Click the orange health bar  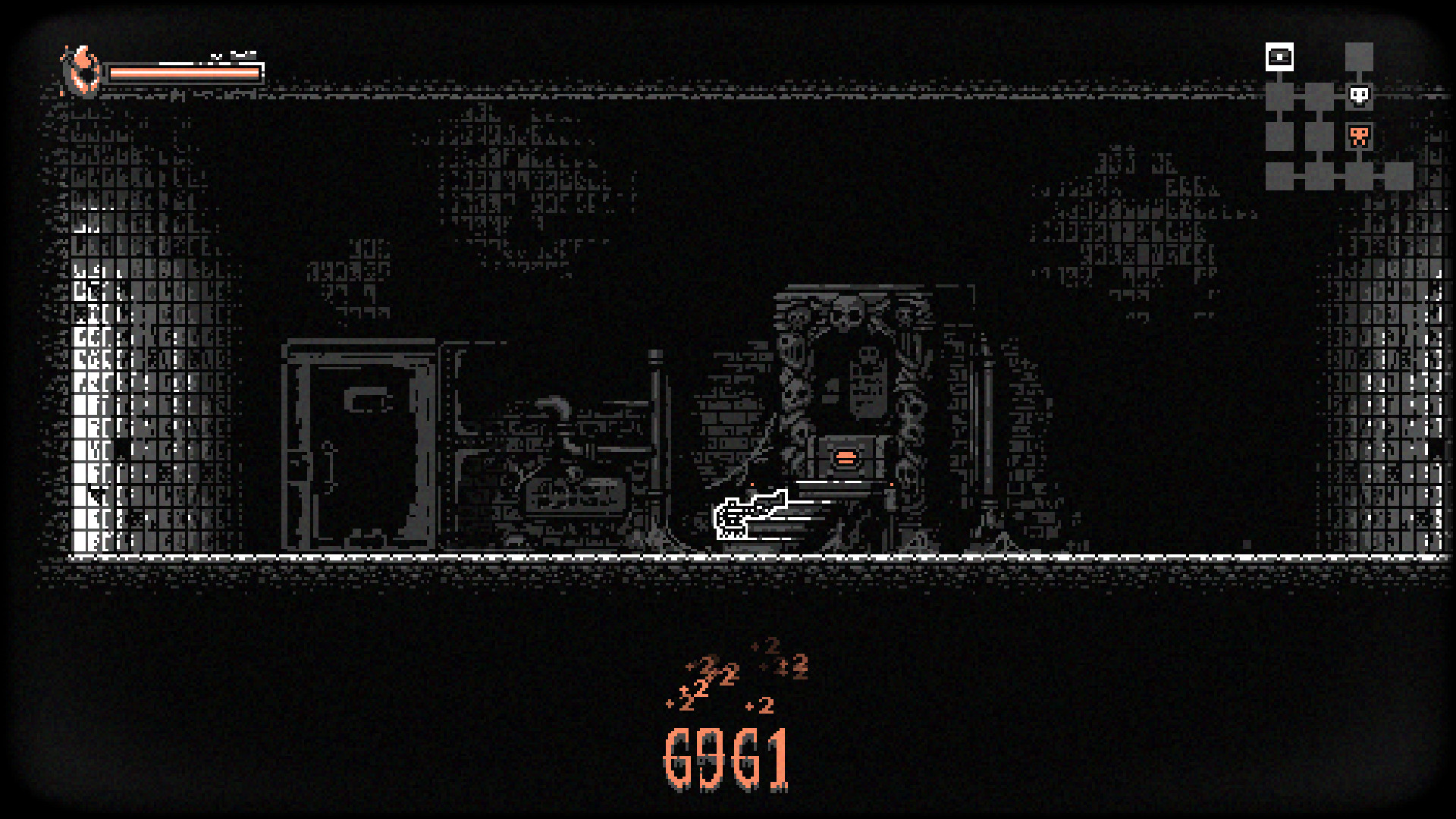coord(186,72)
